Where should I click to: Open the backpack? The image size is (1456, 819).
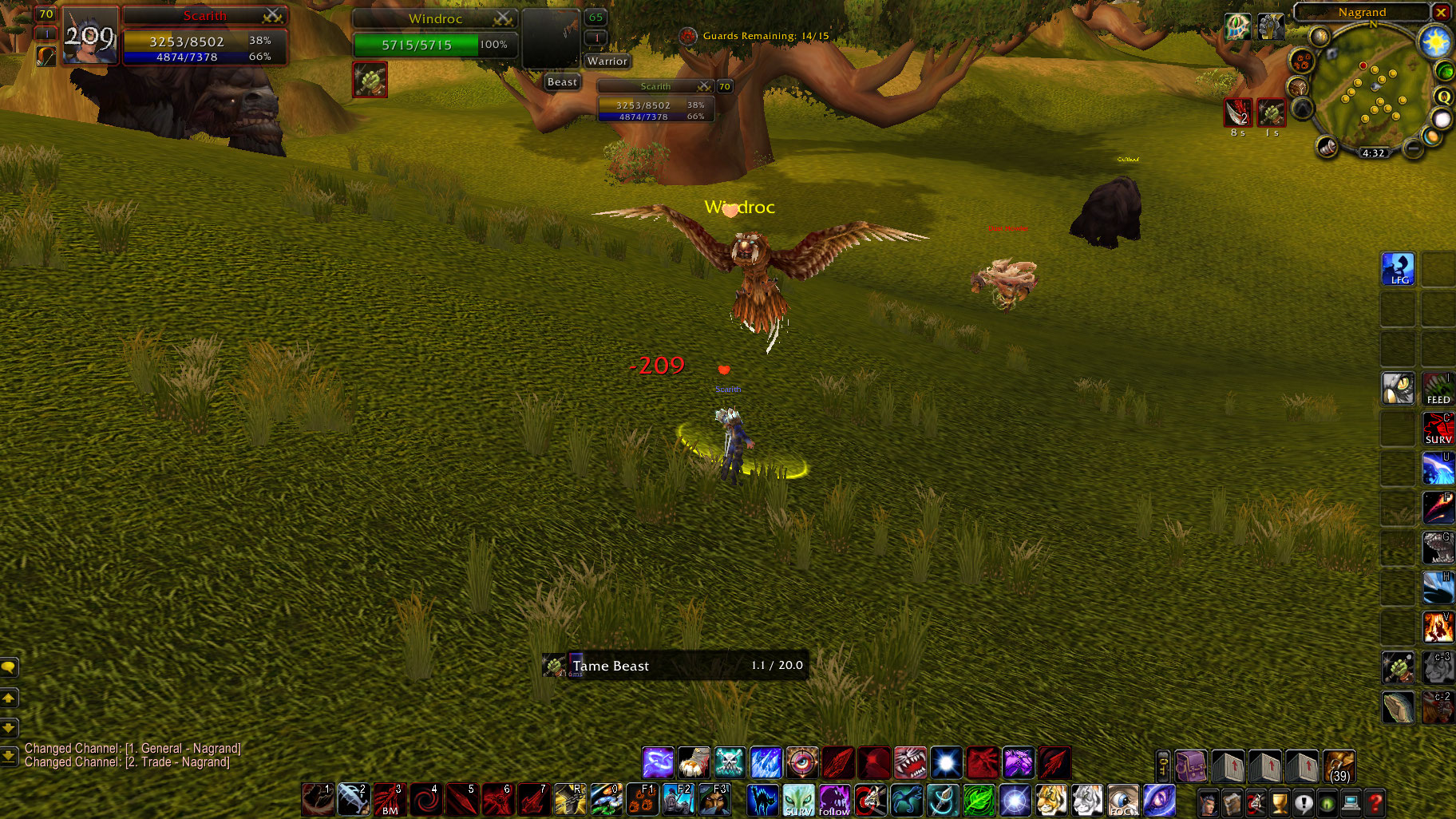[x=1191, y=767]
